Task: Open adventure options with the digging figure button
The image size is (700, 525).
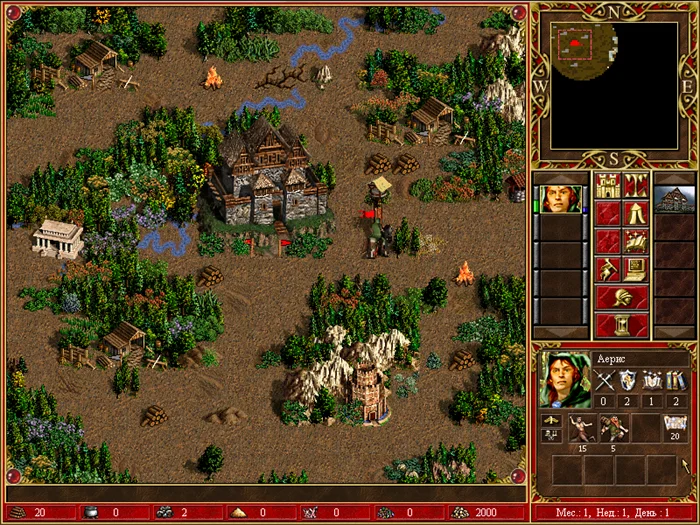Action: (609, 269)
